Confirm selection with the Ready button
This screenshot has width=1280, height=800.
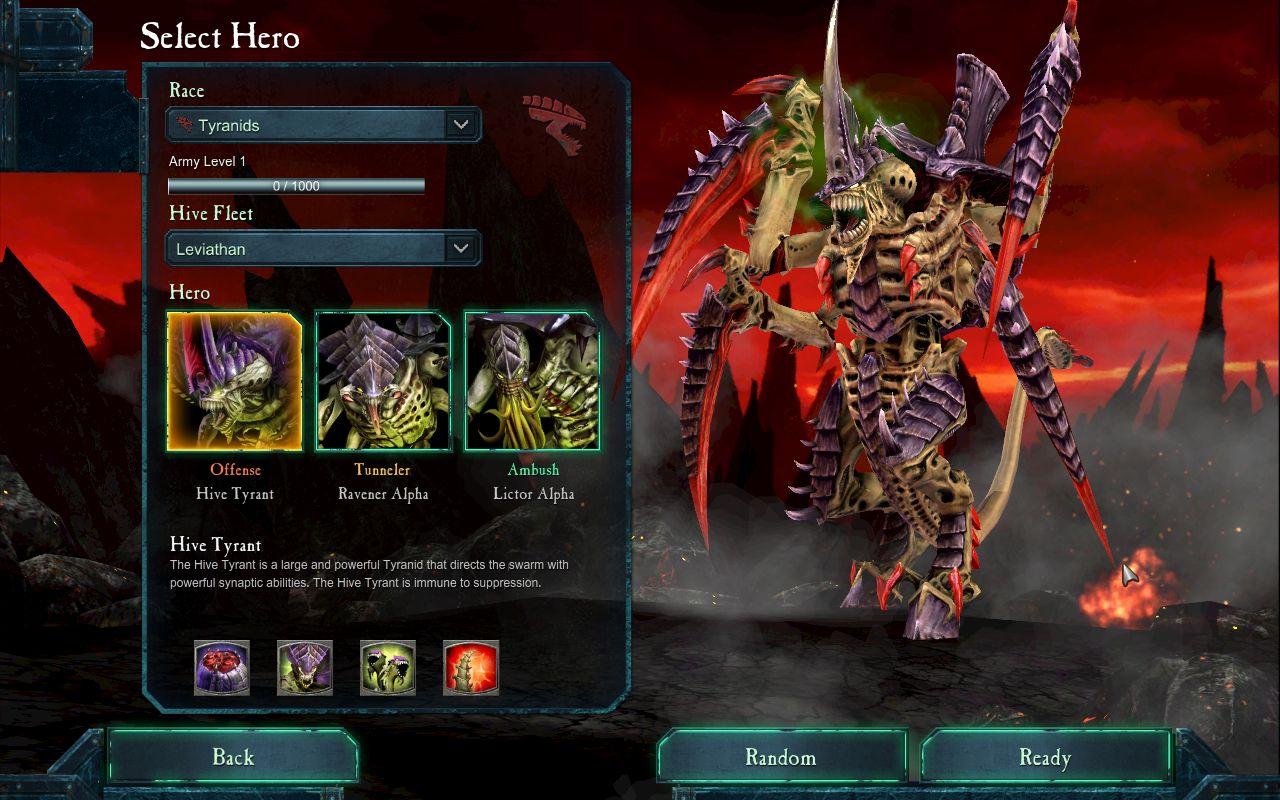click(x=1045, y=757)
